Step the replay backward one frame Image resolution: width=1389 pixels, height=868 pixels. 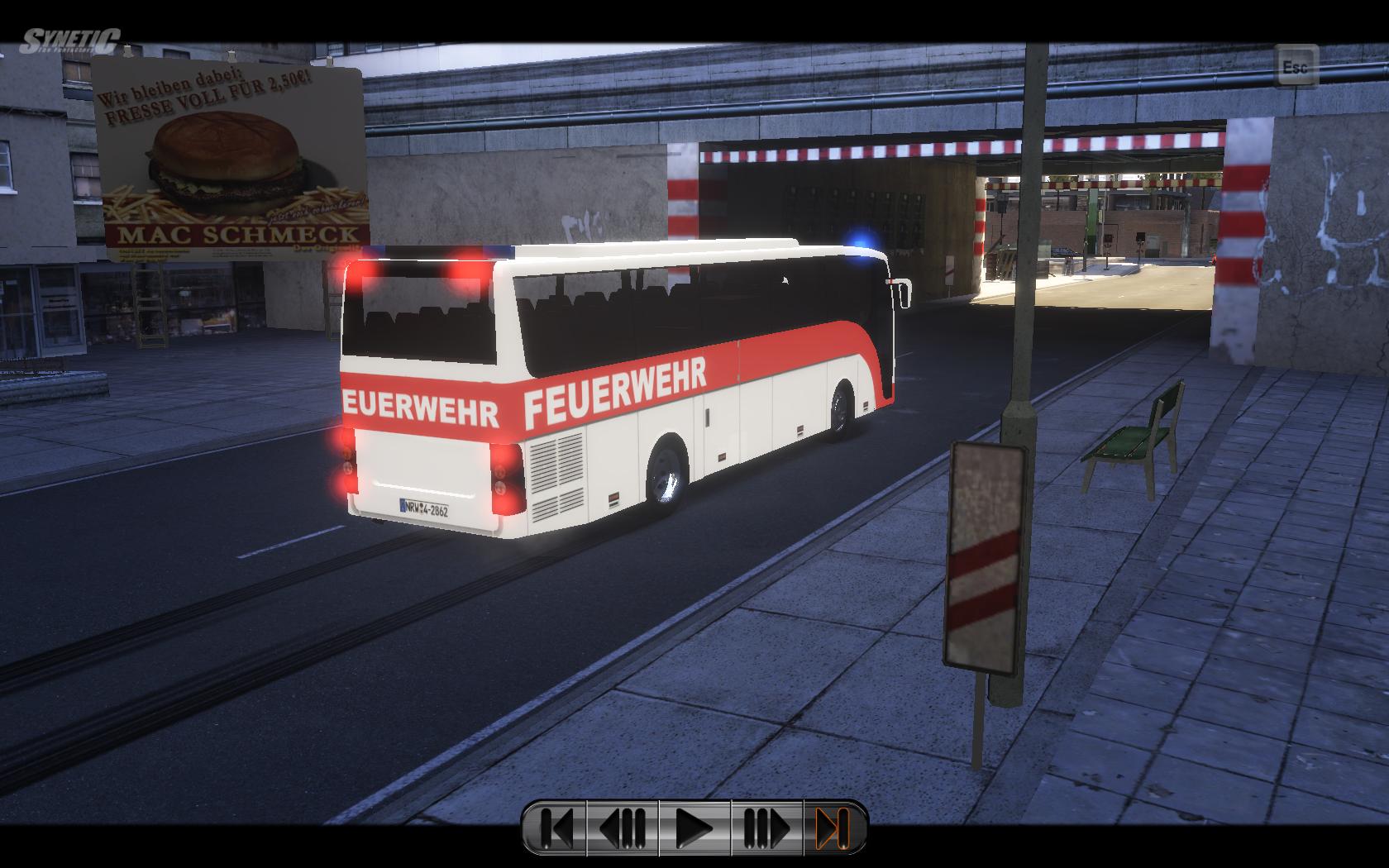coord(622,827)
